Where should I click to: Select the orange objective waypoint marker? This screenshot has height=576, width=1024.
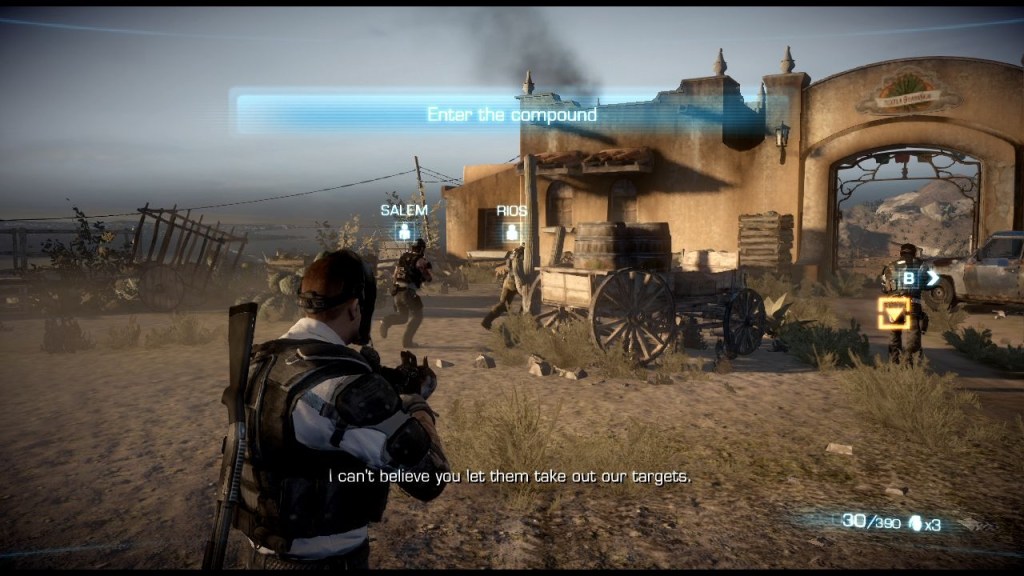pyautogui.click(x=894, y=314)
